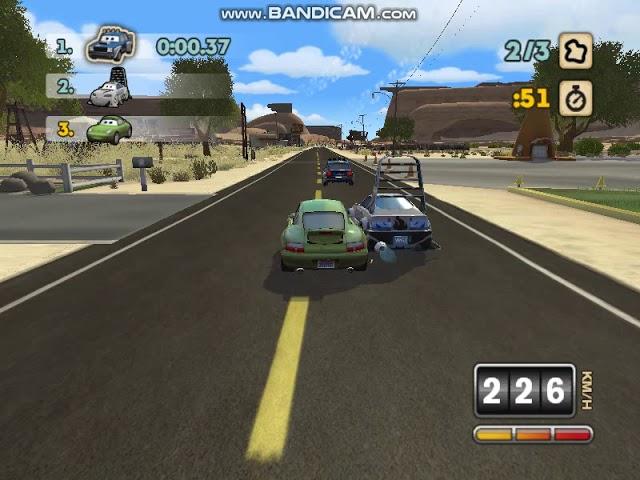This screenshot has height=480, width=640.
Task: Select the first-place blue truck portrait
Action: [x=110, y=46]
